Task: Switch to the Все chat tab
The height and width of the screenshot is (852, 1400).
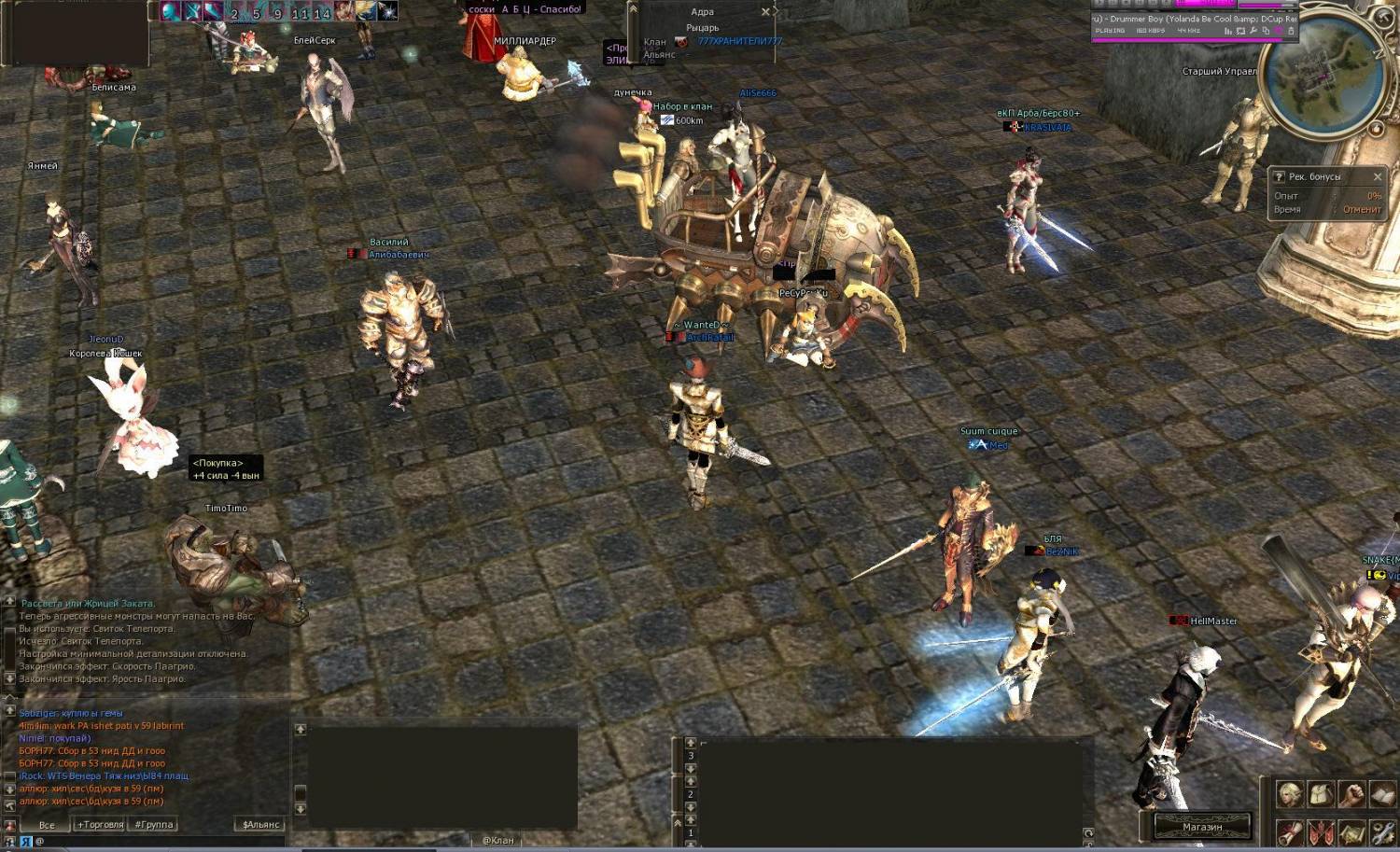Action: pyautogui.click(x=47, y=825)
